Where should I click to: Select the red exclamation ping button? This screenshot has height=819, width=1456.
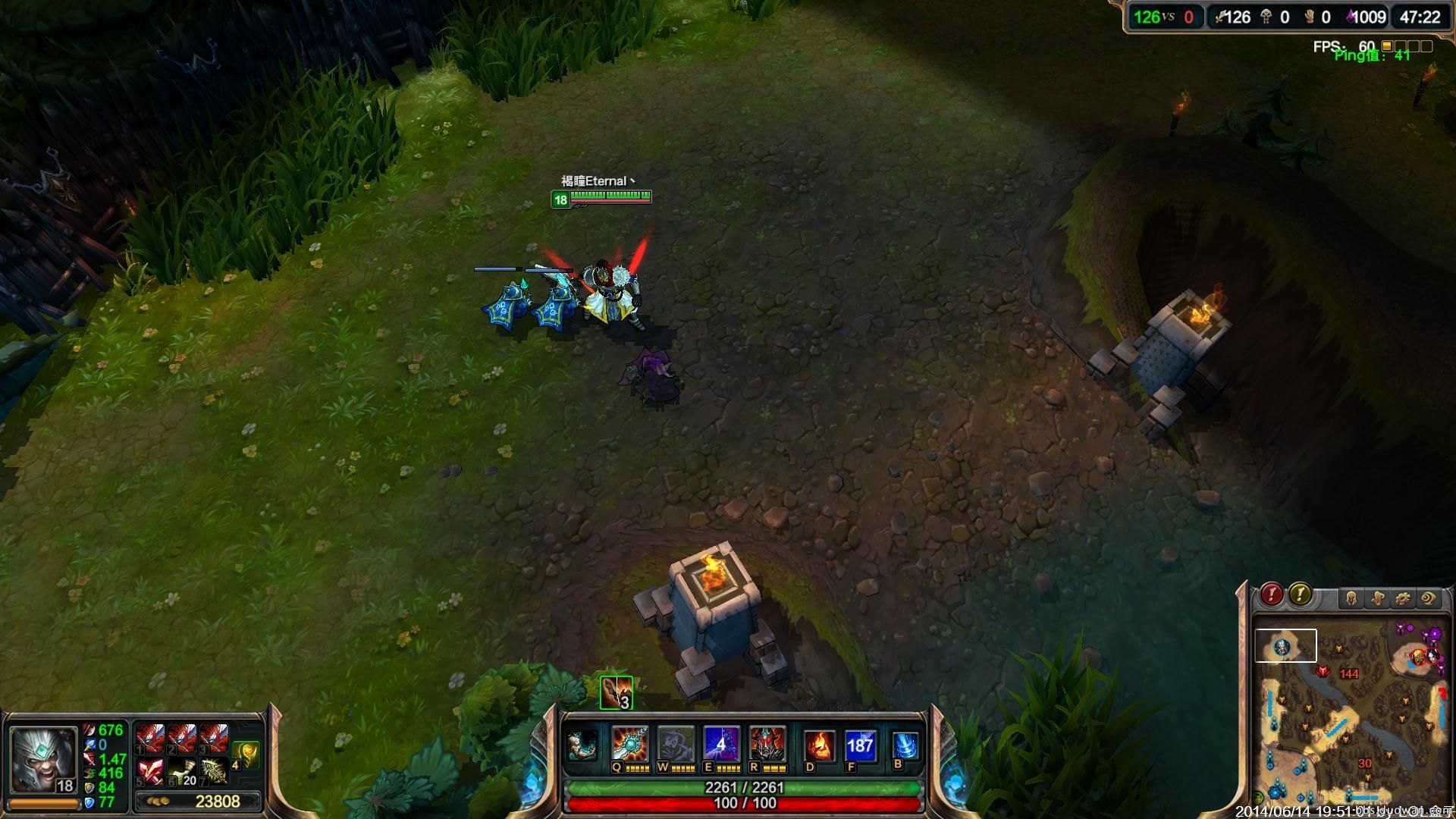point(1272,595)
